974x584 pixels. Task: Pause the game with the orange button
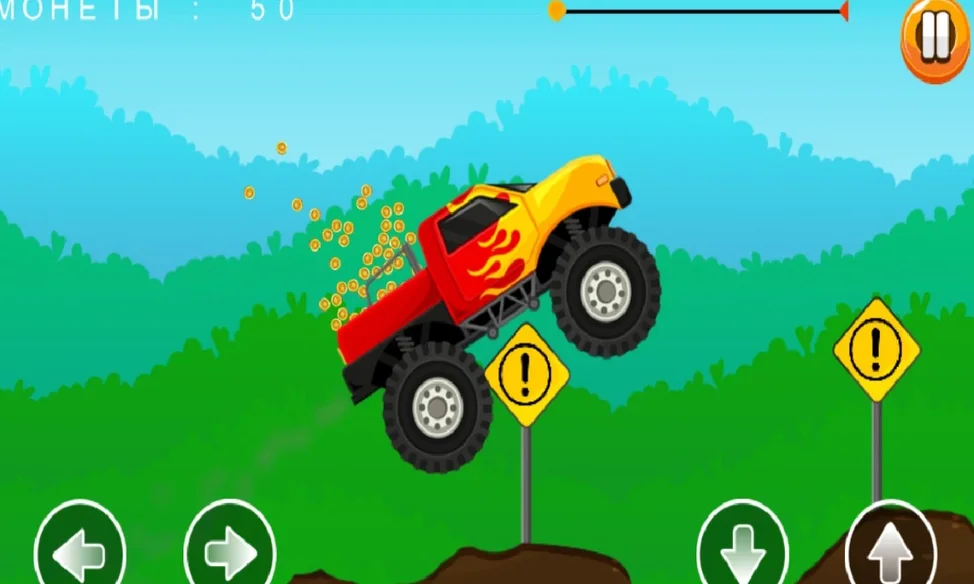[x=935, y=40]
